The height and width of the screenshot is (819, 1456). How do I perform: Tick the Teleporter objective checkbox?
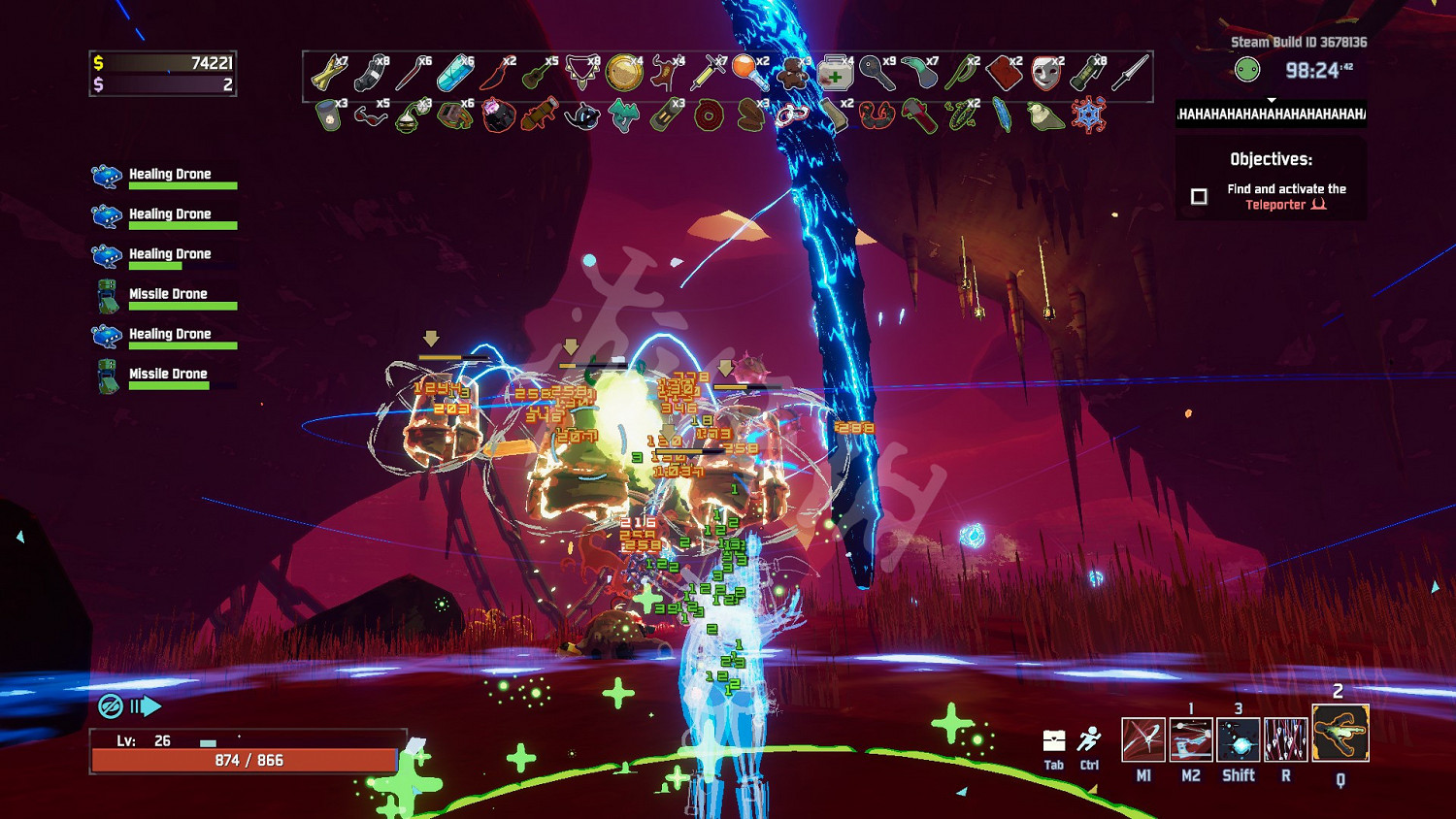1200,197
